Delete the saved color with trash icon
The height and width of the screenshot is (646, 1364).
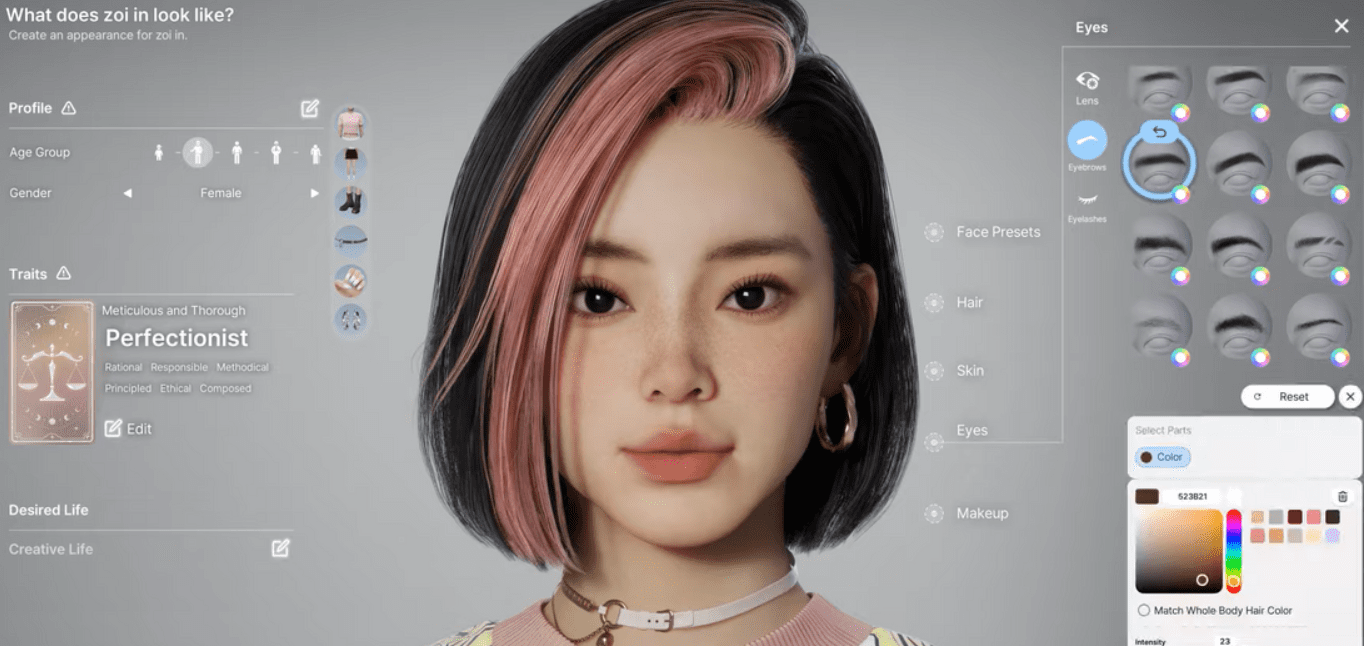(x=1342, y=496)
